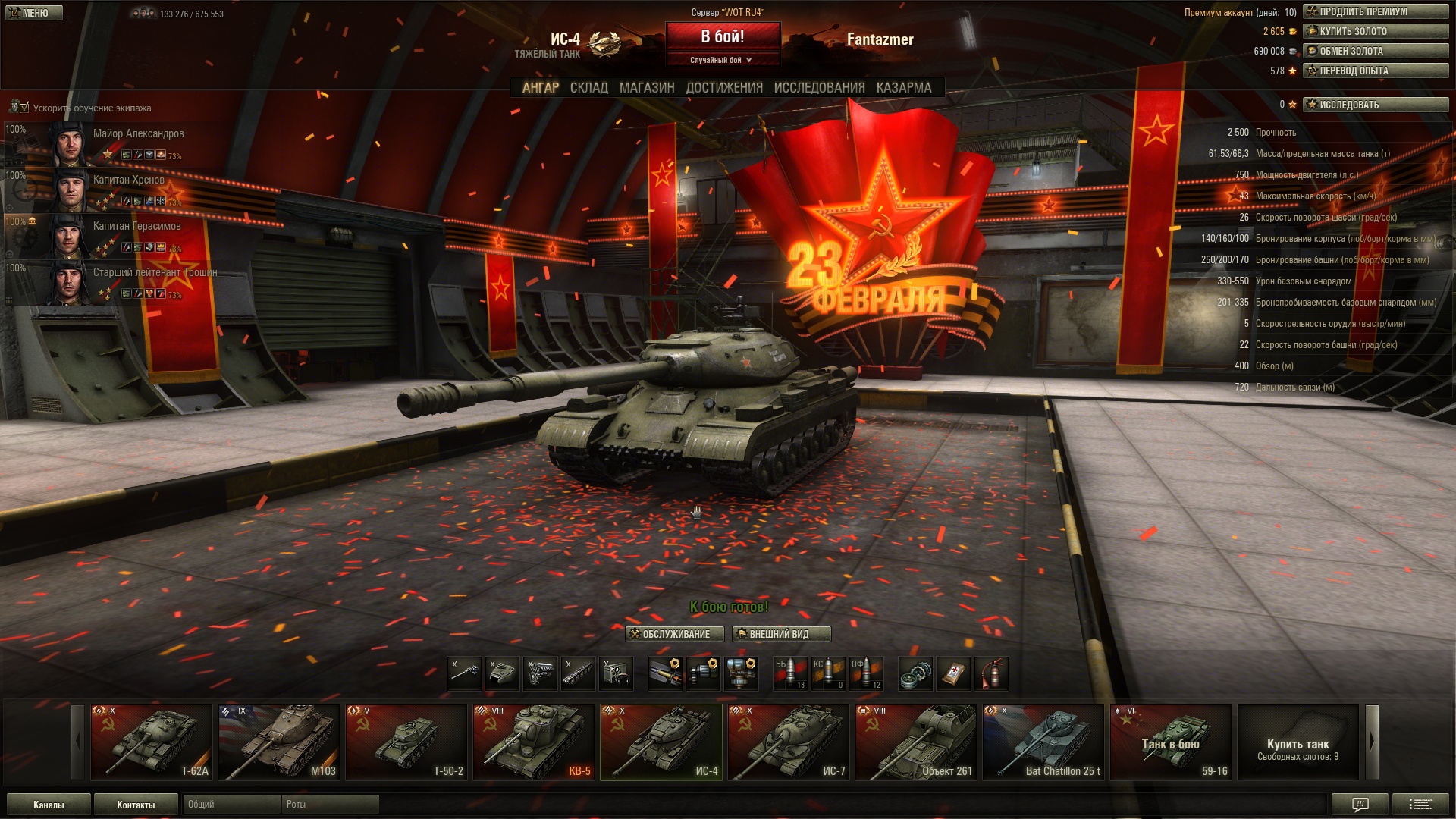Open the Случайный бой battle type dropdown
Image resolution: width=1456 pixels, height=819 pixels.
722,60
